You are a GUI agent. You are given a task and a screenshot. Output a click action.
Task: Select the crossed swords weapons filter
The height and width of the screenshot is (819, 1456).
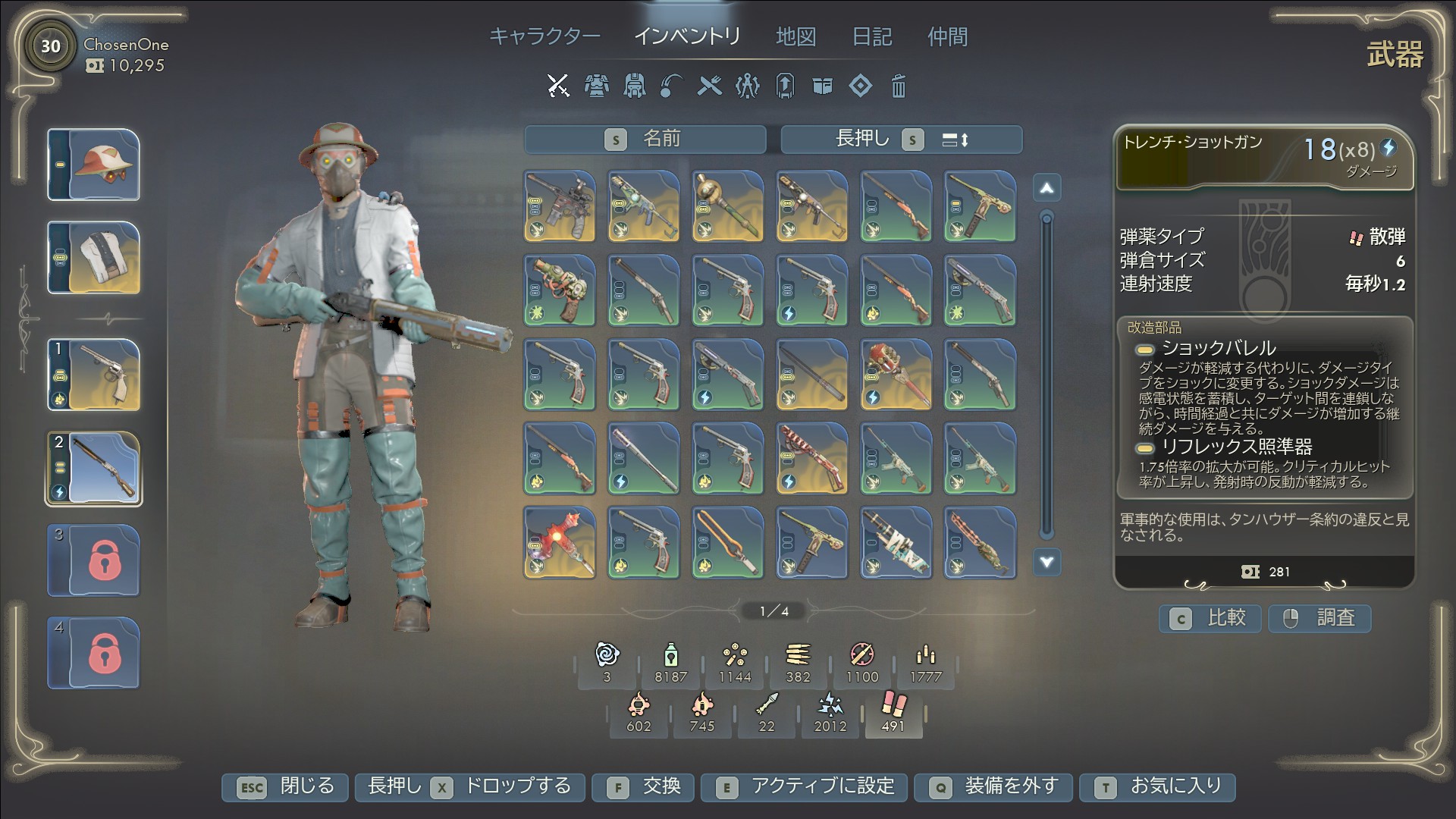click(558, 86)
